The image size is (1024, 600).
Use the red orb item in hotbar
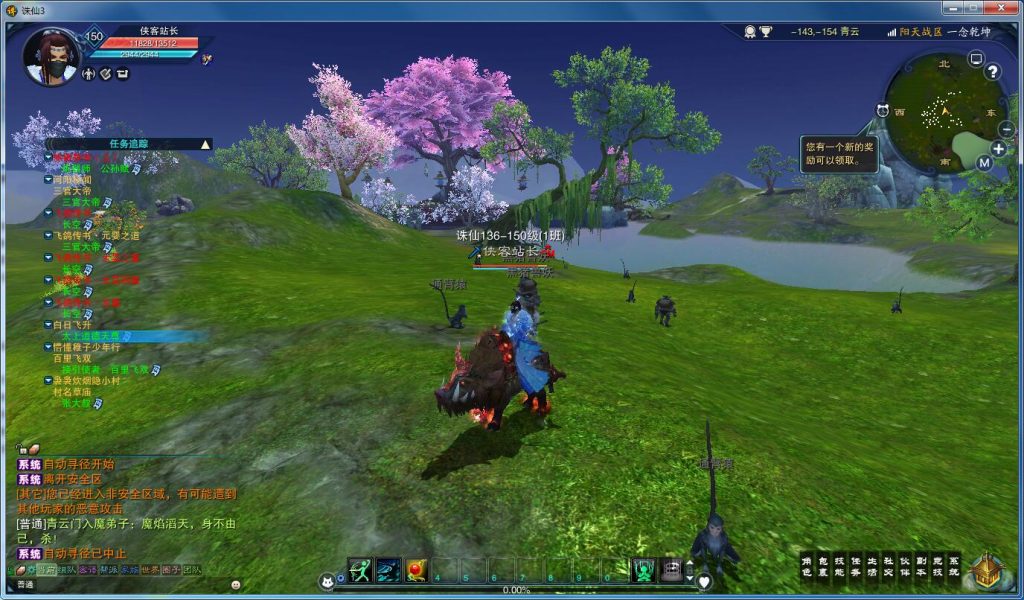pyautogui.click(x=416, y=570)
